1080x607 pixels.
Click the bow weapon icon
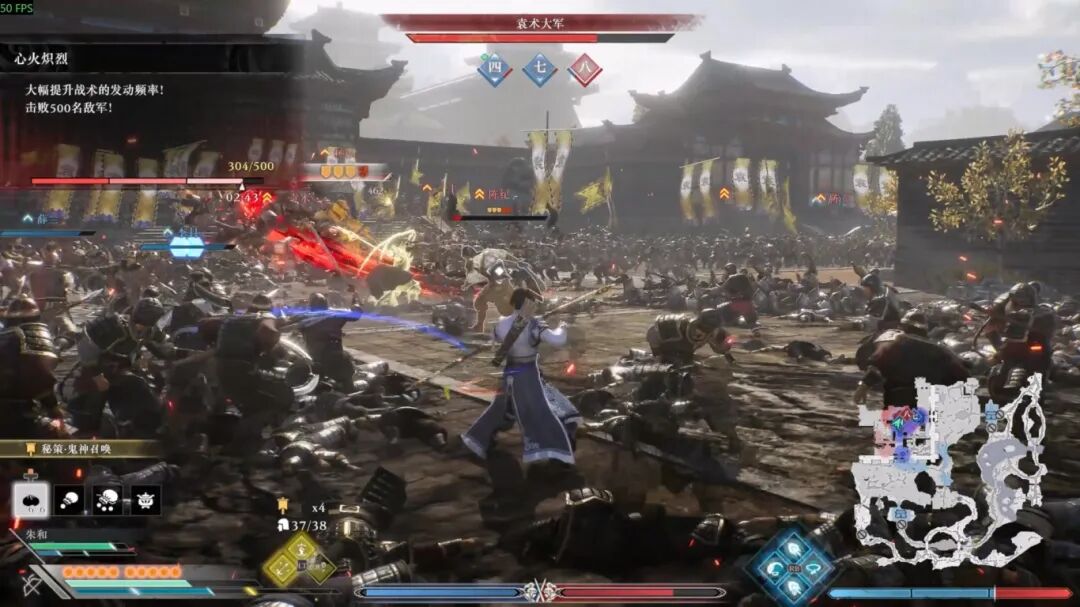[x=32, y=584]
